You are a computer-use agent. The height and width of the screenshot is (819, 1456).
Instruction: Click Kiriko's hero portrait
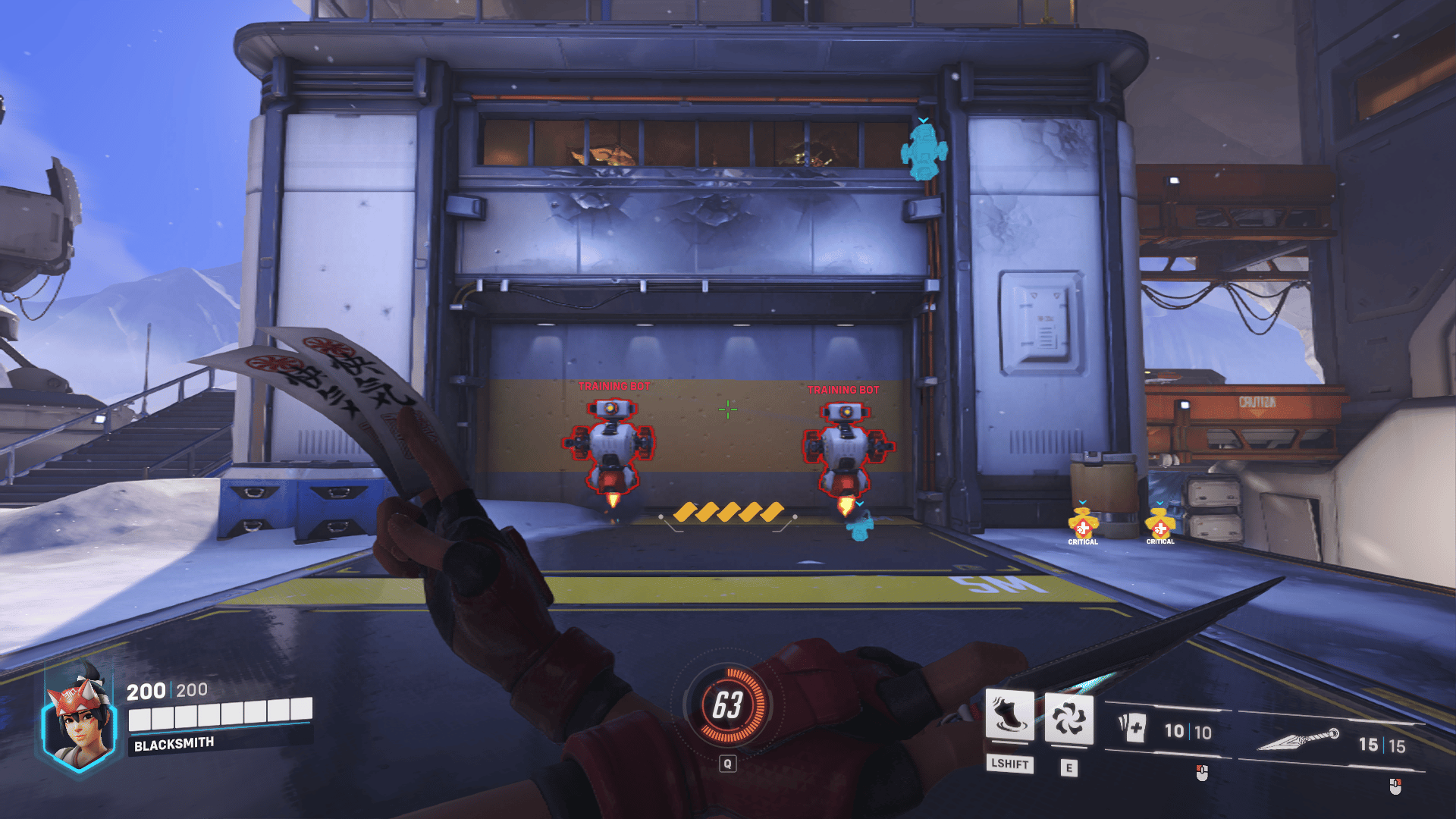pyautogui.click(x=78, y=719)
